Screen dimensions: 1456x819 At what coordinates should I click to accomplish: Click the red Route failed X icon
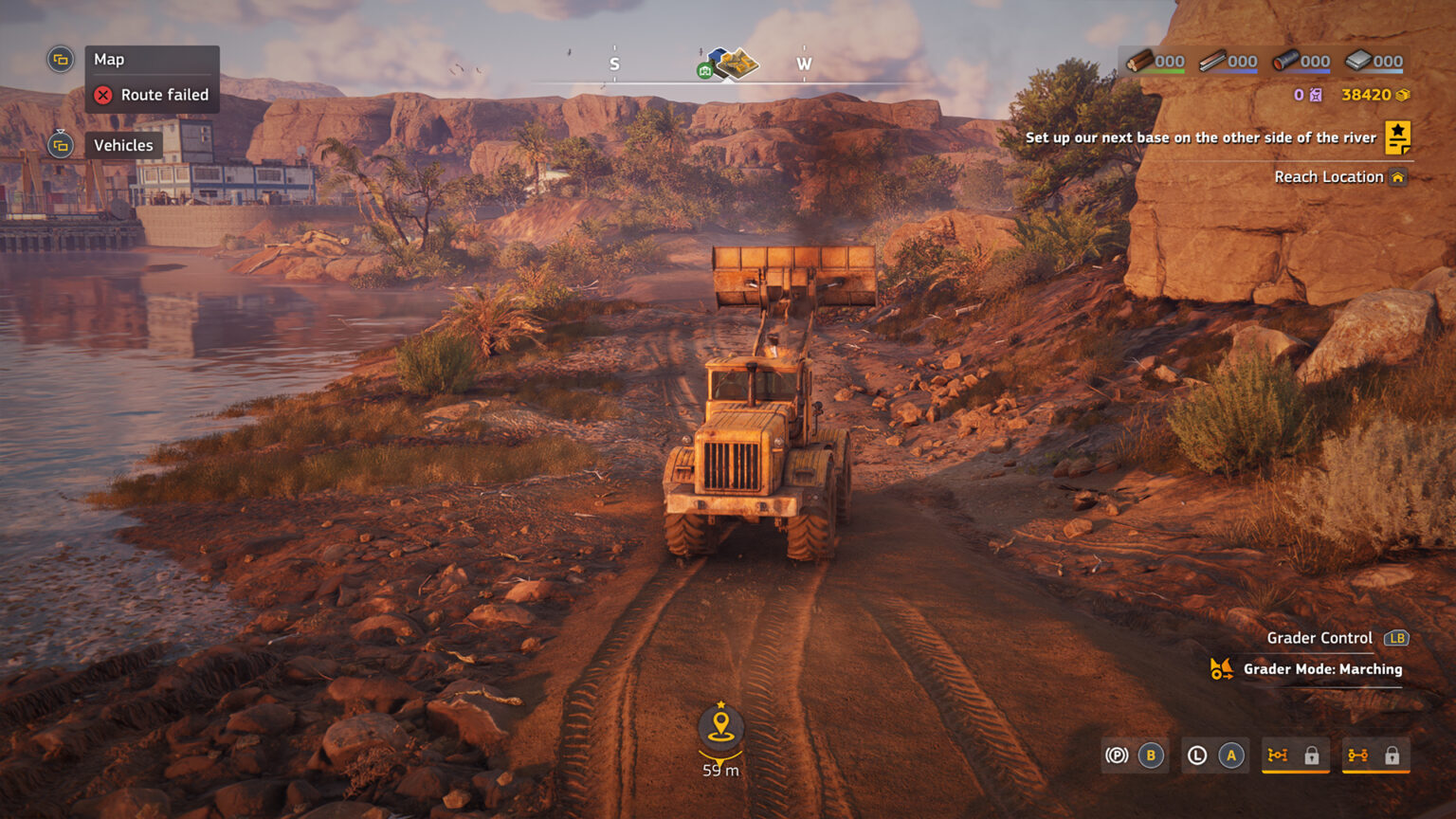[103, 95]
